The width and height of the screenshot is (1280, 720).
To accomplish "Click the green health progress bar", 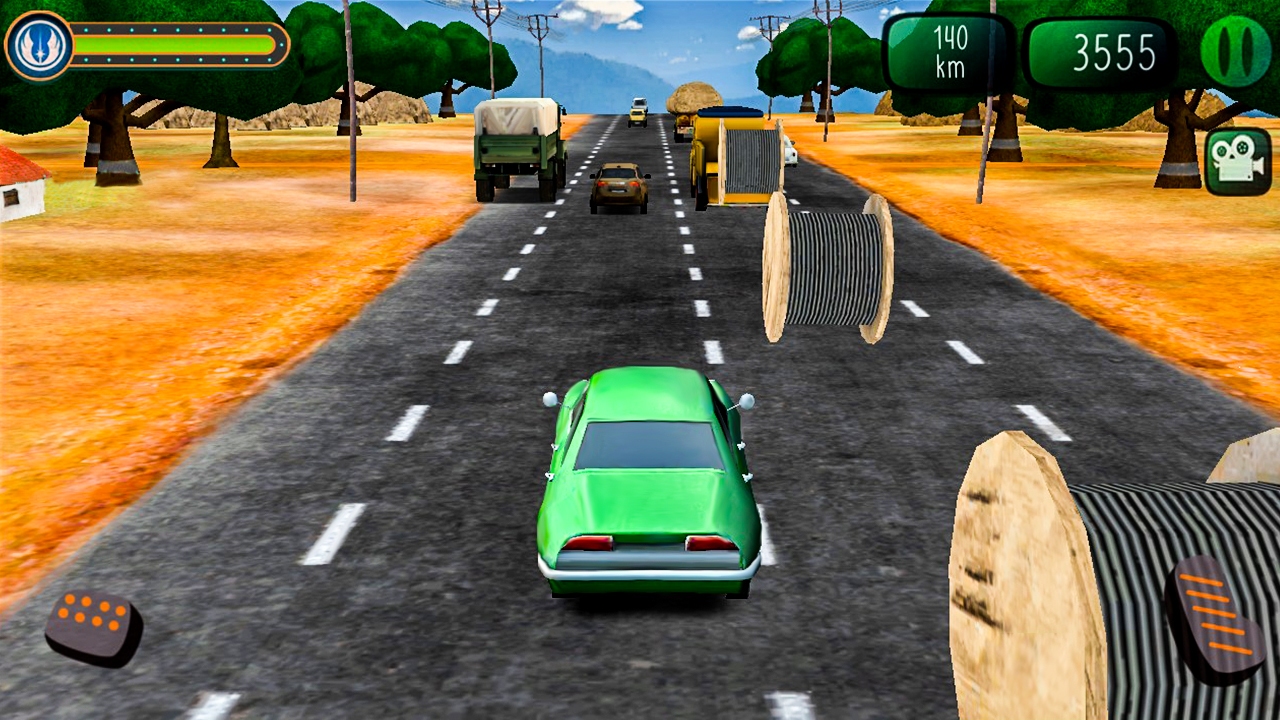I will [175, 44].
